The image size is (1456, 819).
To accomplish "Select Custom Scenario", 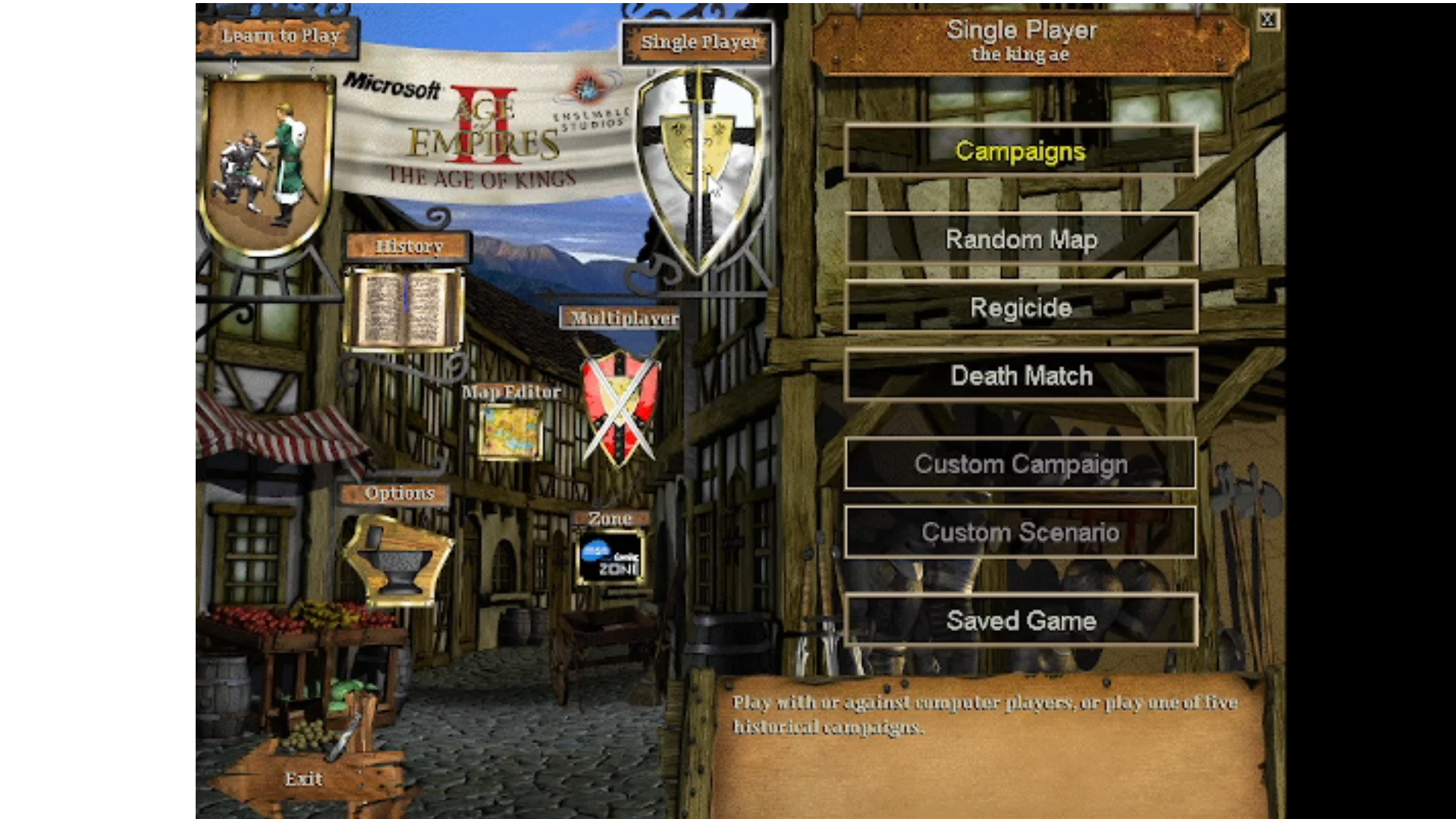I will pos(1020,532).
